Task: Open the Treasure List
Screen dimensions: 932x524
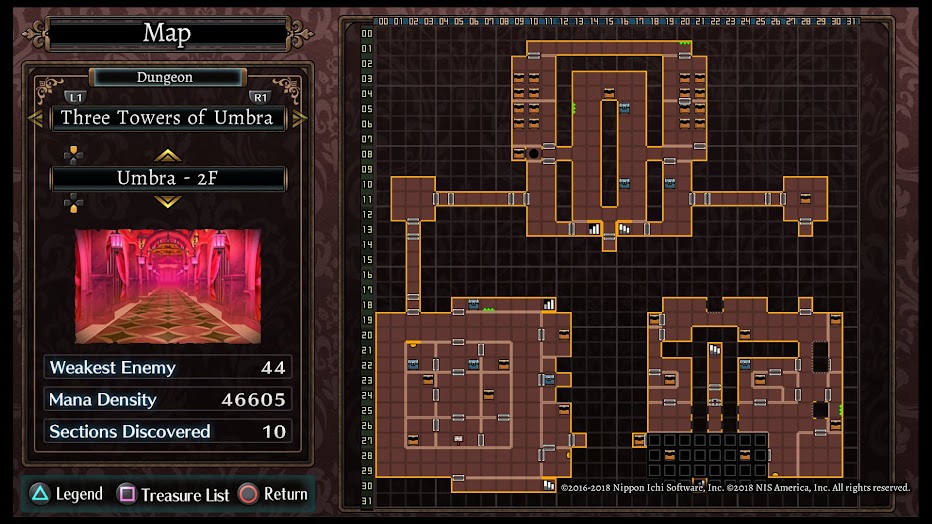Action: [174, 494]
